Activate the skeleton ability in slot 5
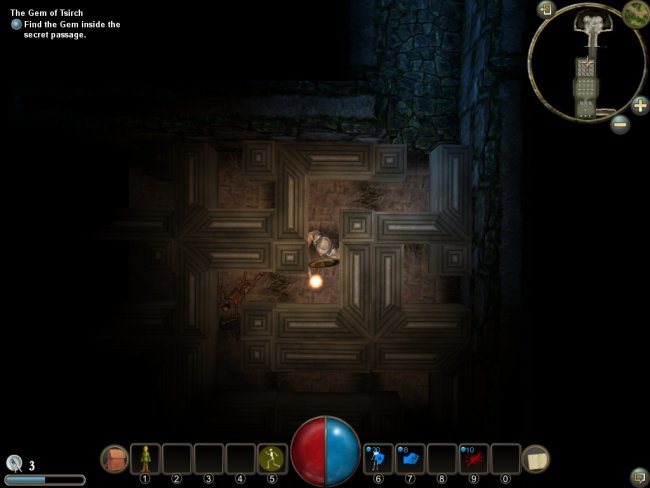650x488 pixels. (x=272, y=458)
